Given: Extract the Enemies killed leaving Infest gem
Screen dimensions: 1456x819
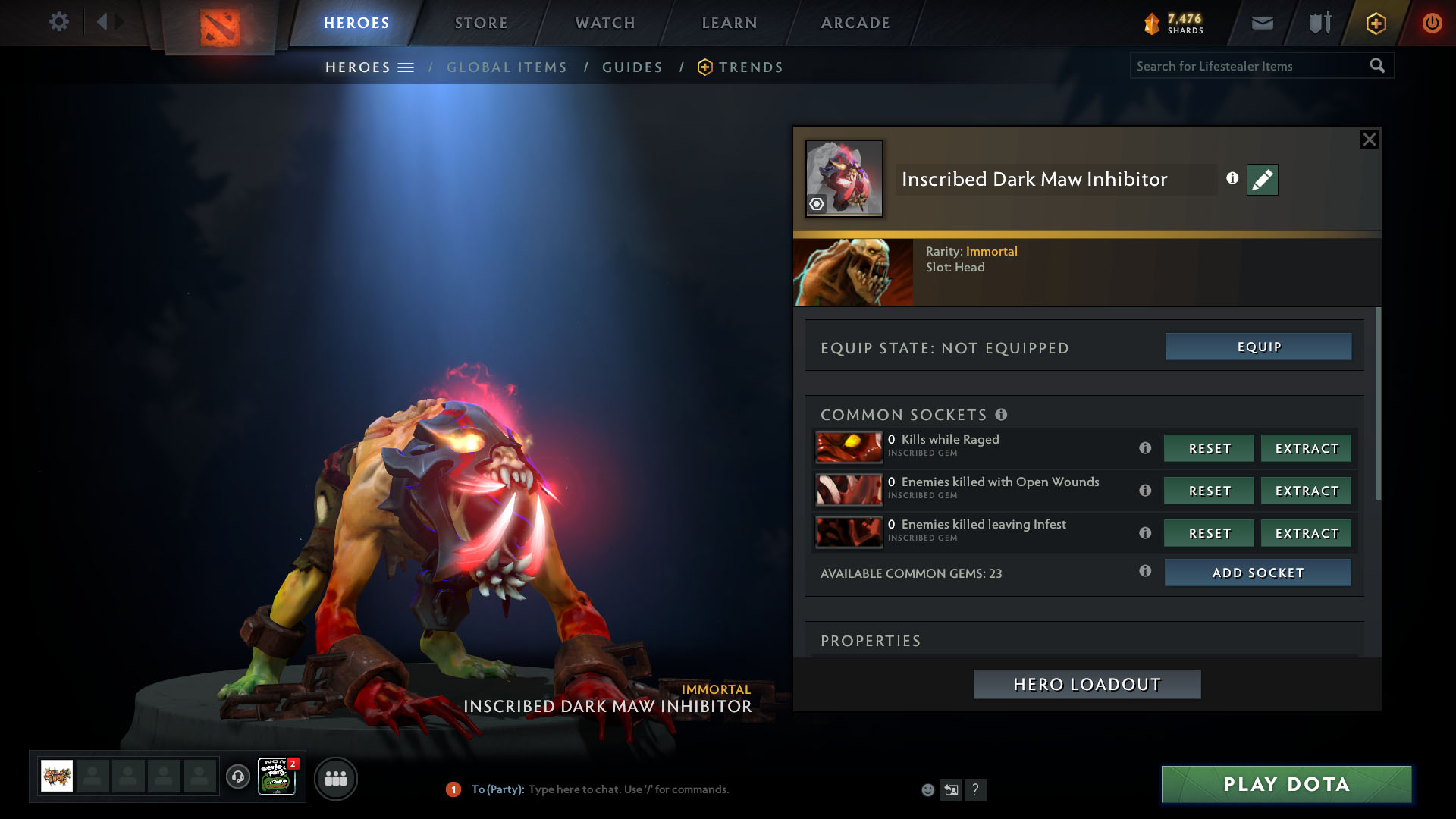Looking at the screenshot, I should pyautogui.click(x=1306, y=533).
